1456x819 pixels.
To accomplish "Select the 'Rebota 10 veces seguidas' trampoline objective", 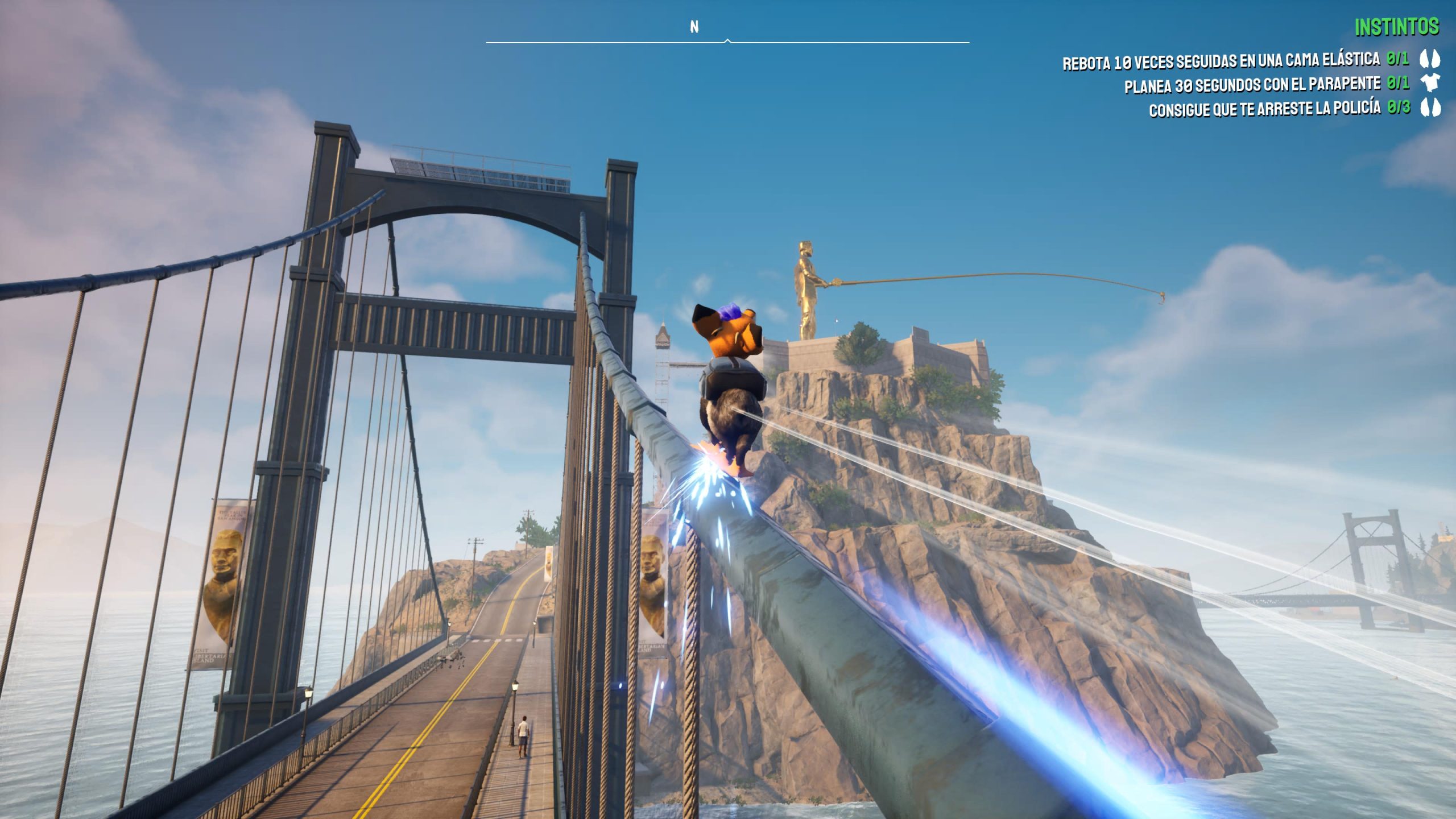I will tap(1221, 60).
